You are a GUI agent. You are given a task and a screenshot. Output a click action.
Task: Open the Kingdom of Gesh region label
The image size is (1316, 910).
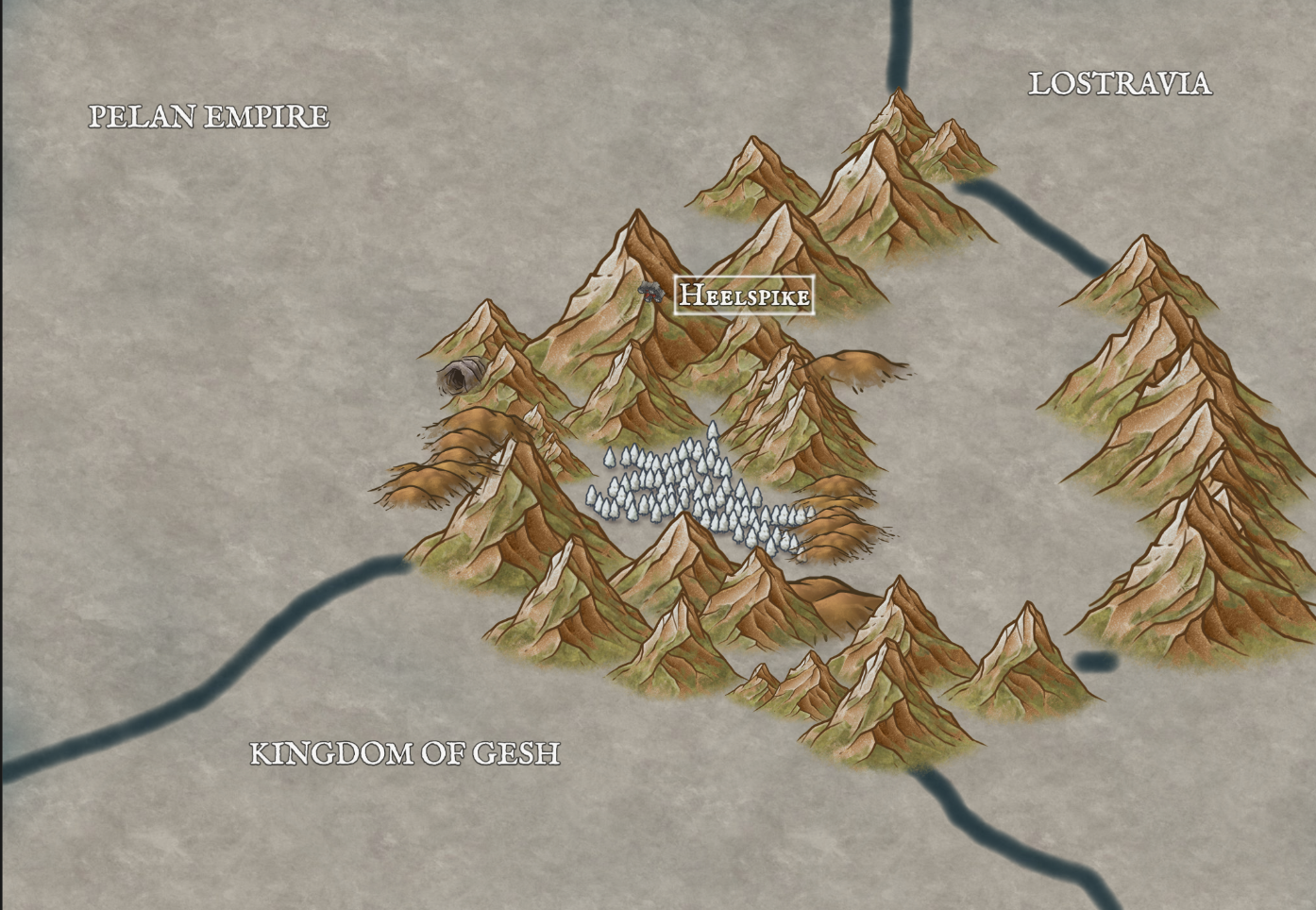click(x=404, y=753)
